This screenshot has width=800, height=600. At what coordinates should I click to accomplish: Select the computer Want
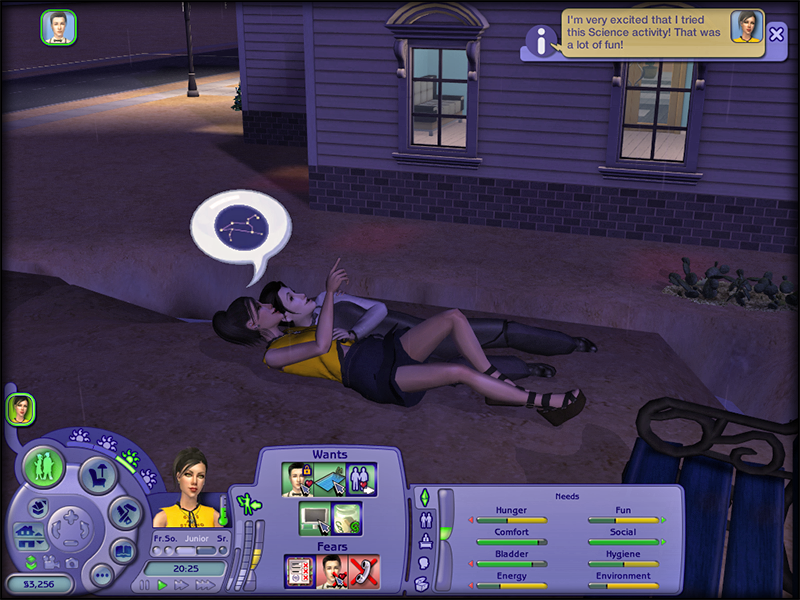(314, 518)
